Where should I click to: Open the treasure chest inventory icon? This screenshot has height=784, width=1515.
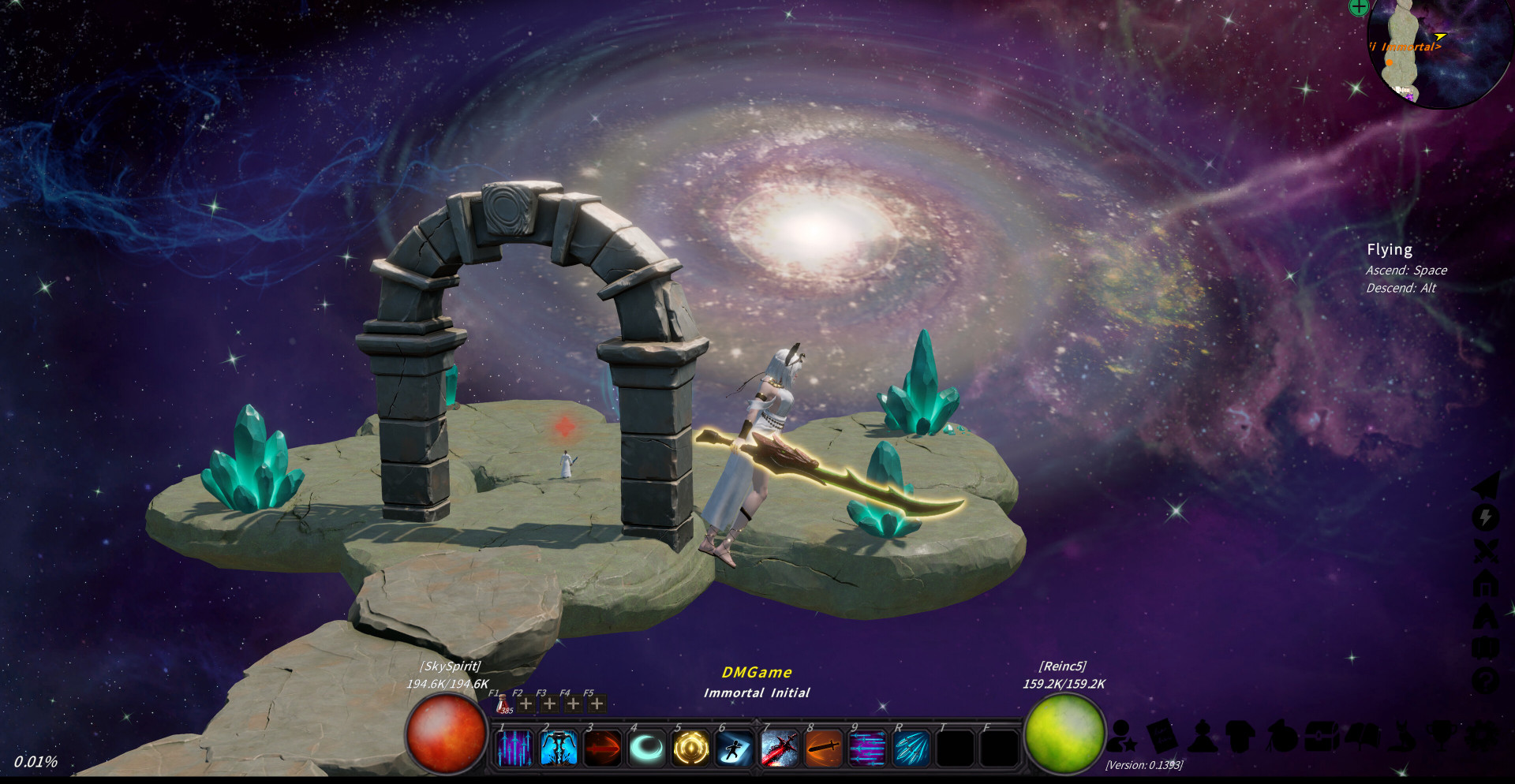coord(1323,736)
